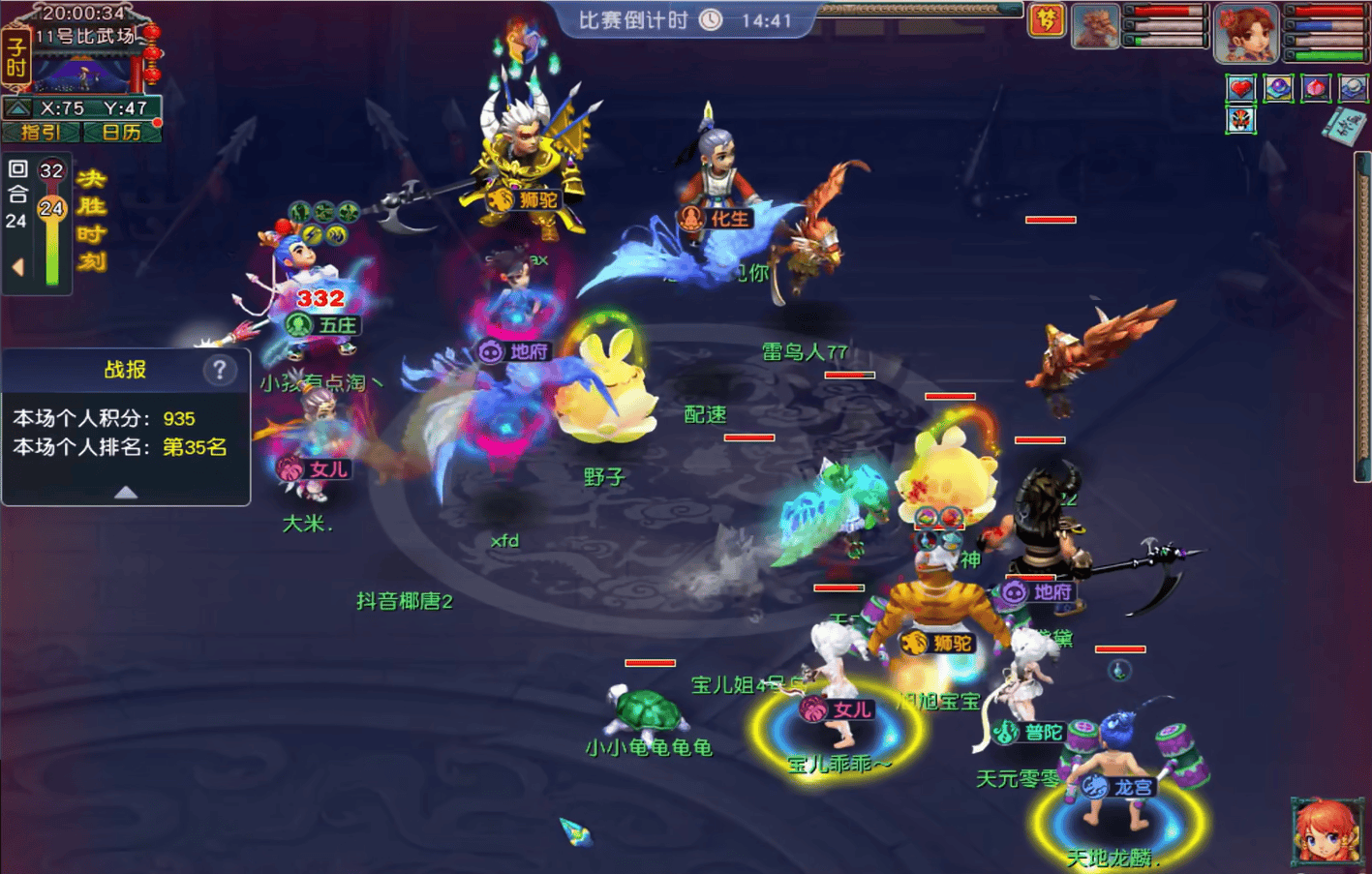Viewport: 1372px width, 874px height.
Task: Click the white orb buff icon
Action: tap(1353, 88)
